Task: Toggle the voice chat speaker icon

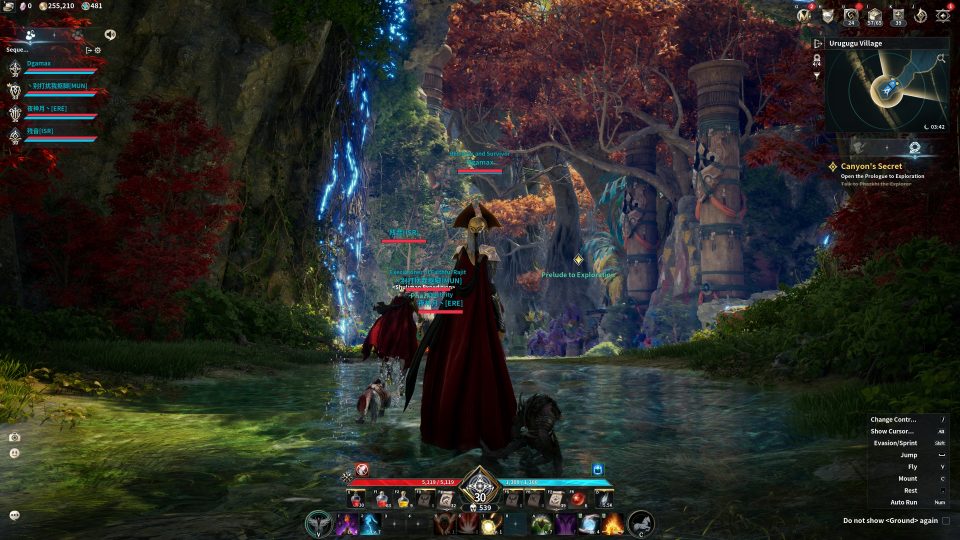Action: pyautogui.click(x=109, y=34)
